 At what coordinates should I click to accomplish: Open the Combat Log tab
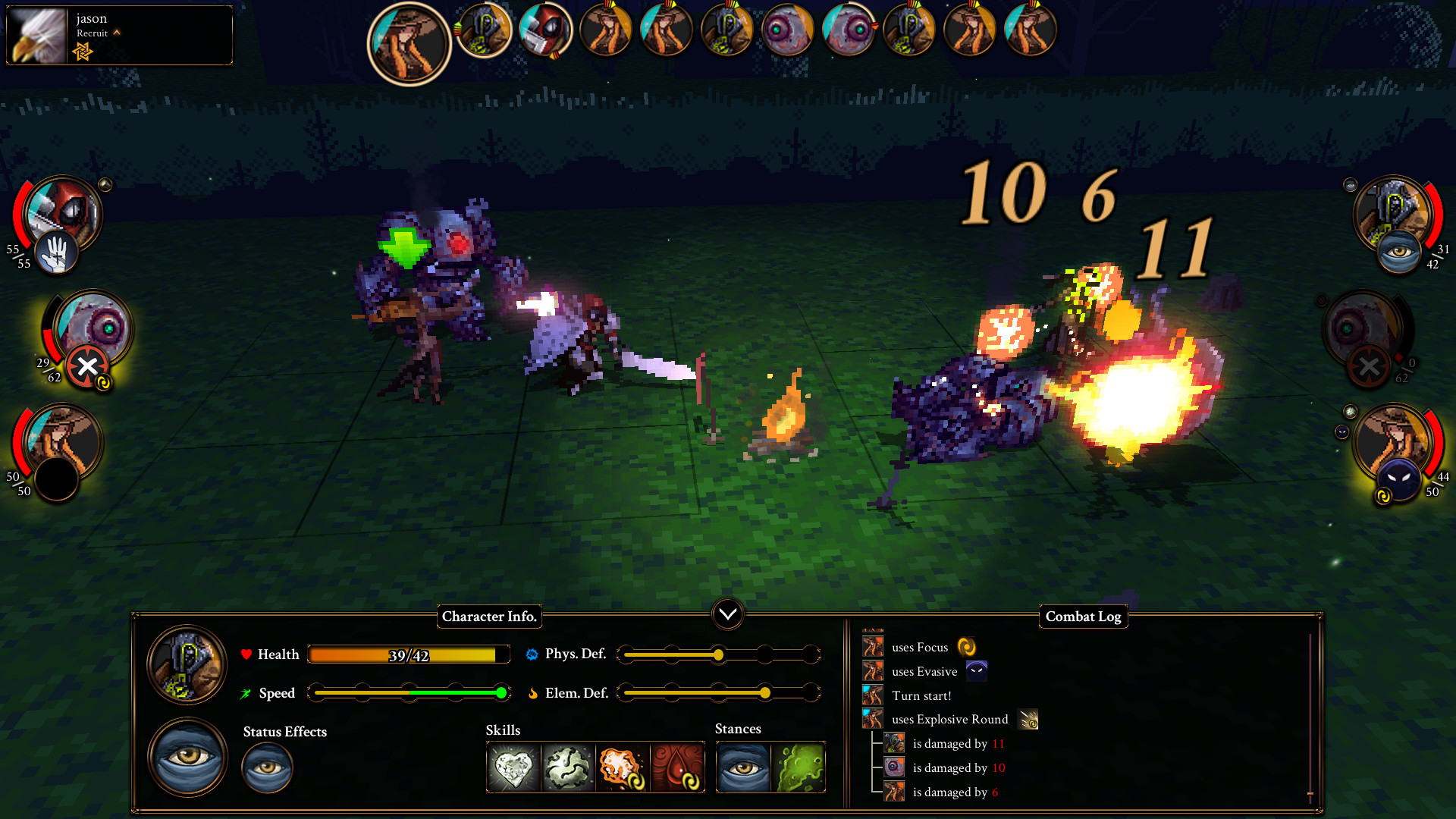pos(1083,617)
